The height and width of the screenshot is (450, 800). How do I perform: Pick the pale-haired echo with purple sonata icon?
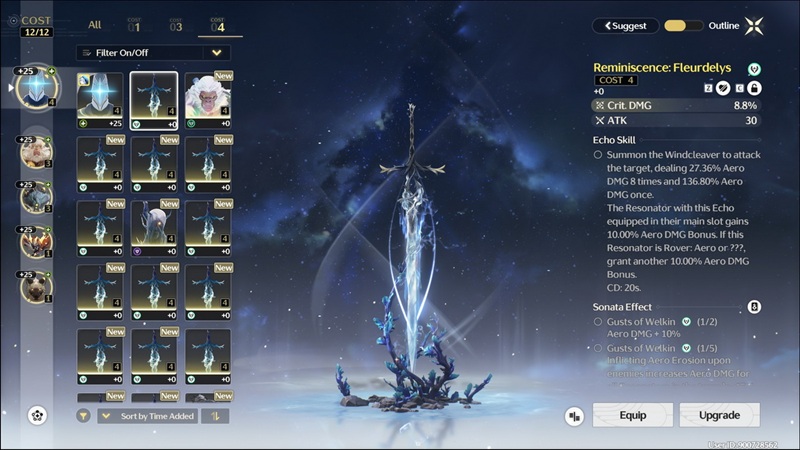[x=154, y=226]
